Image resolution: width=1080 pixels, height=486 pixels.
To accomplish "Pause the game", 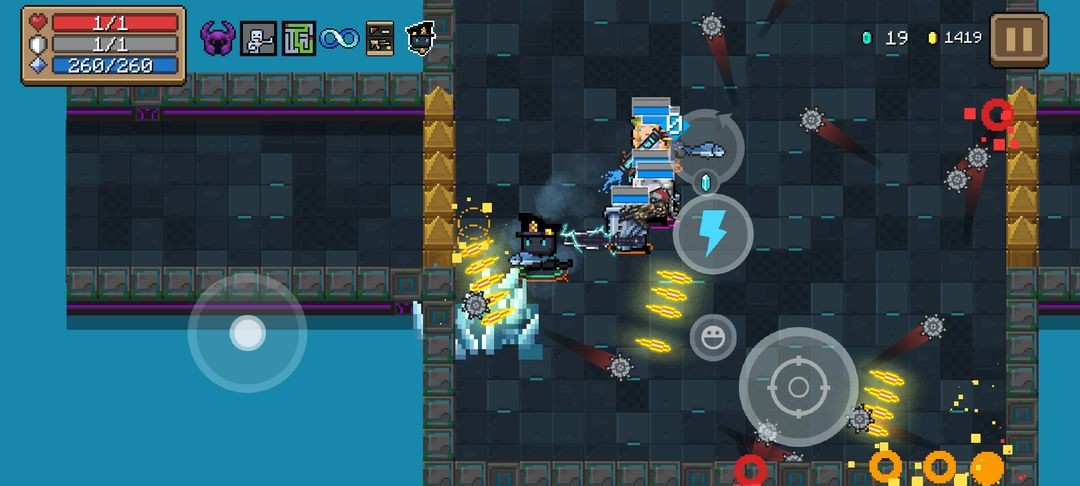I will tap(1019, 39).
